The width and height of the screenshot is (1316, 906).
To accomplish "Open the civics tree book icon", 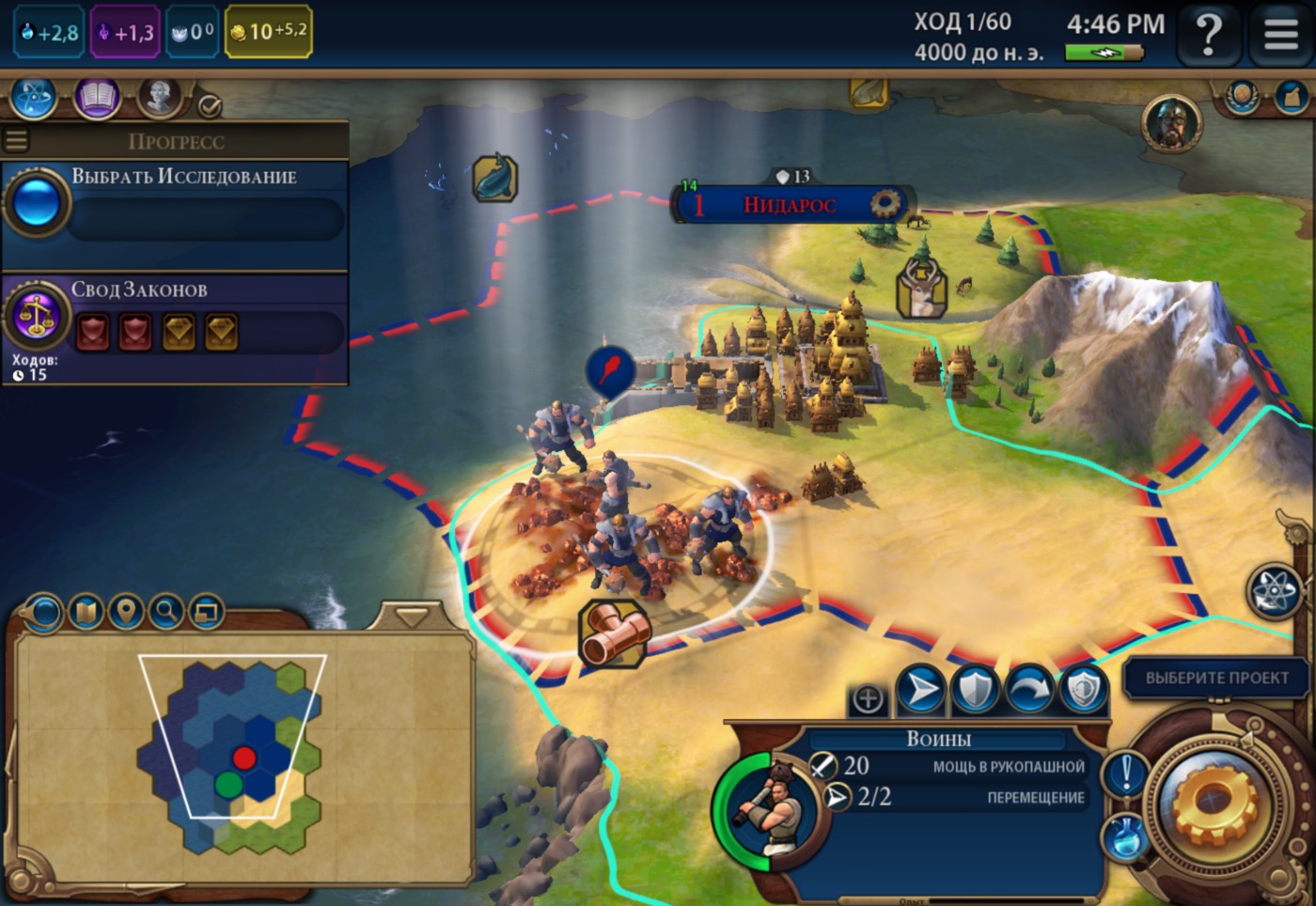I will (x=97, y=97).
